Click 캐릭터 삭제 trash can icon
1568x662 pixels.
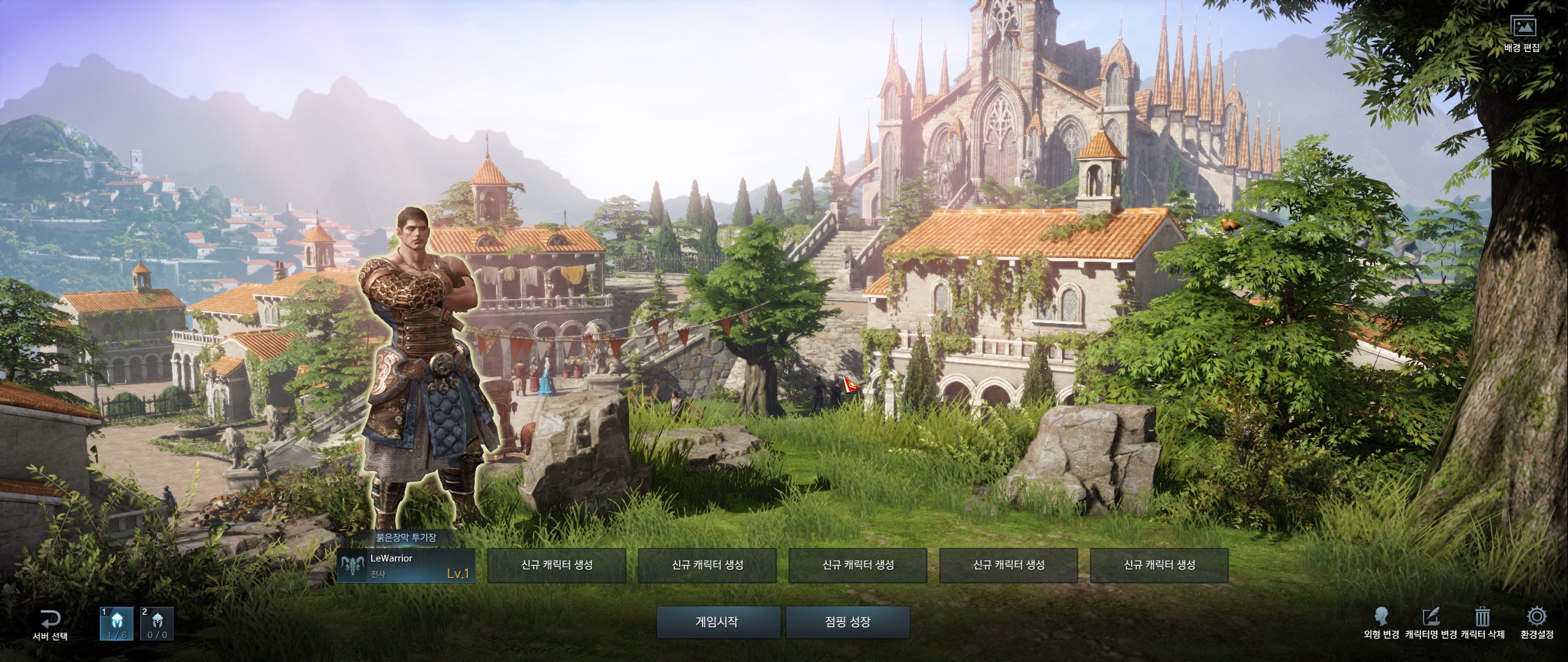point(1483,624)
